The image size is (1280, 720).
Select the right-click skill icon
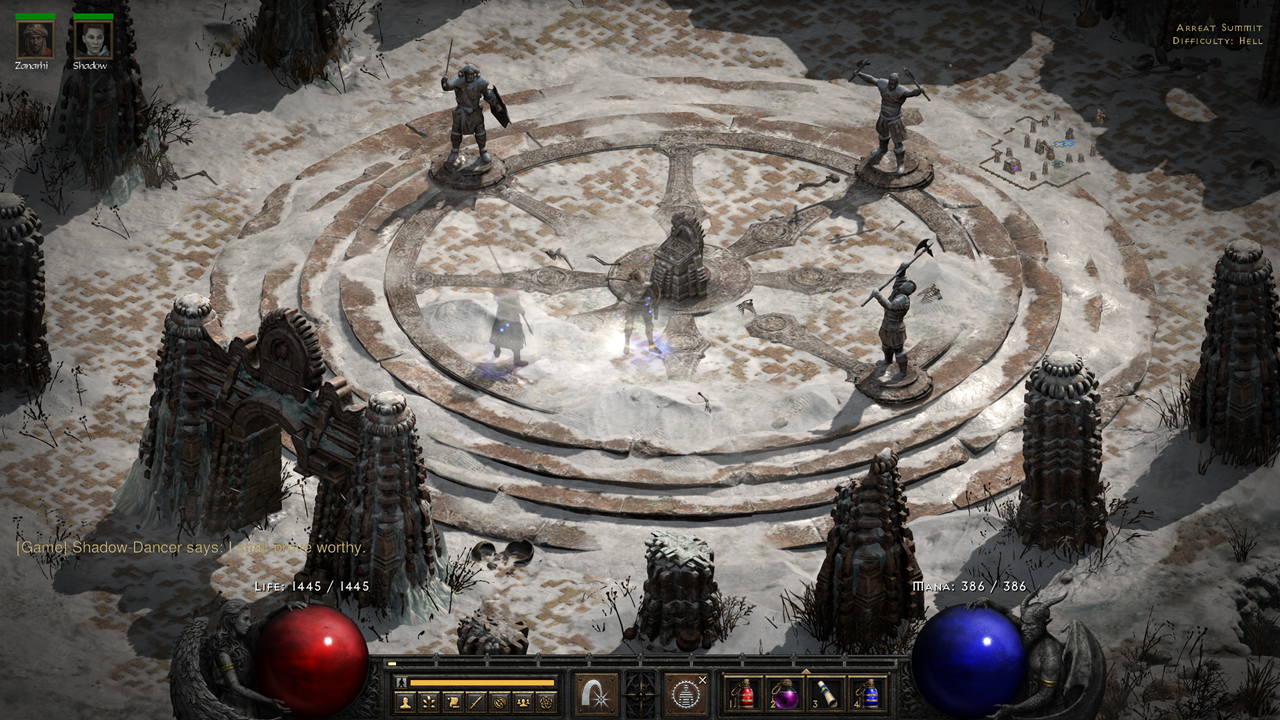[x=685, y=696]
